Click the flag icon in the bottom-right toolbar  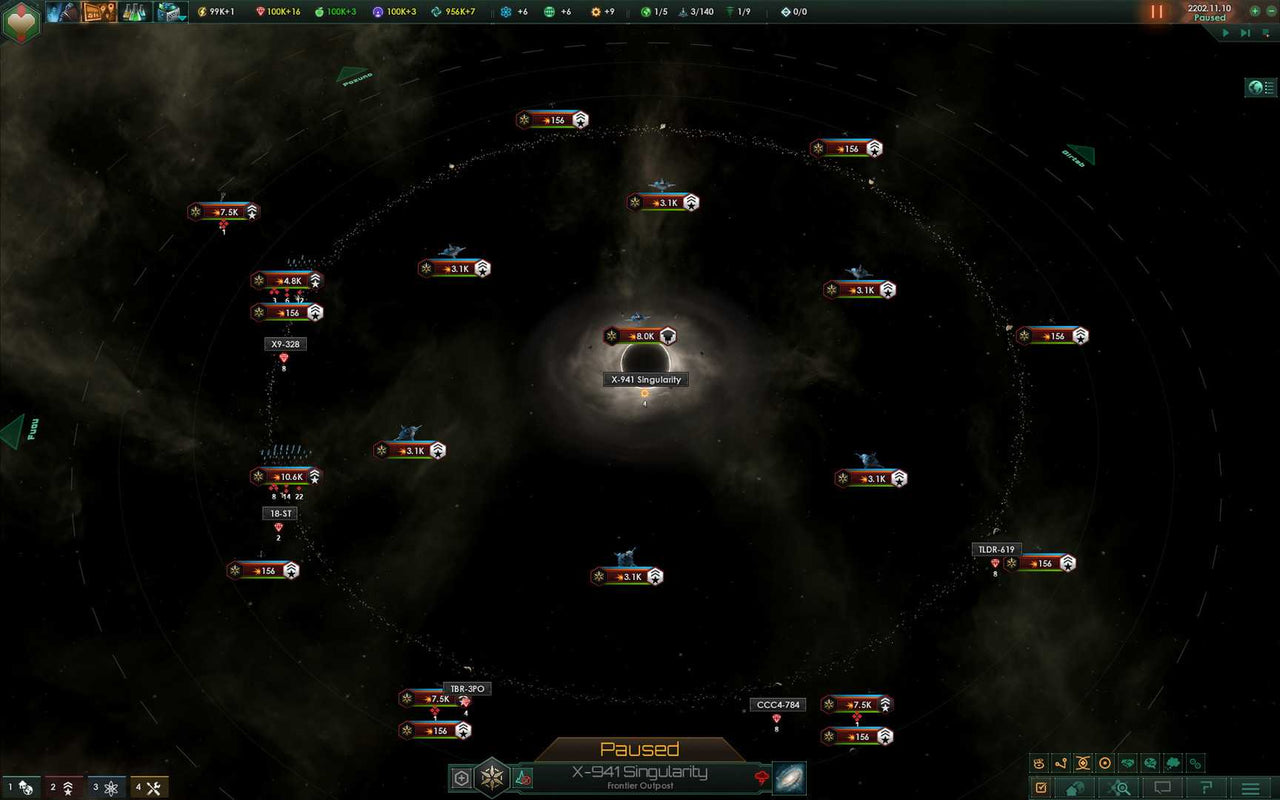(1207, 788)
